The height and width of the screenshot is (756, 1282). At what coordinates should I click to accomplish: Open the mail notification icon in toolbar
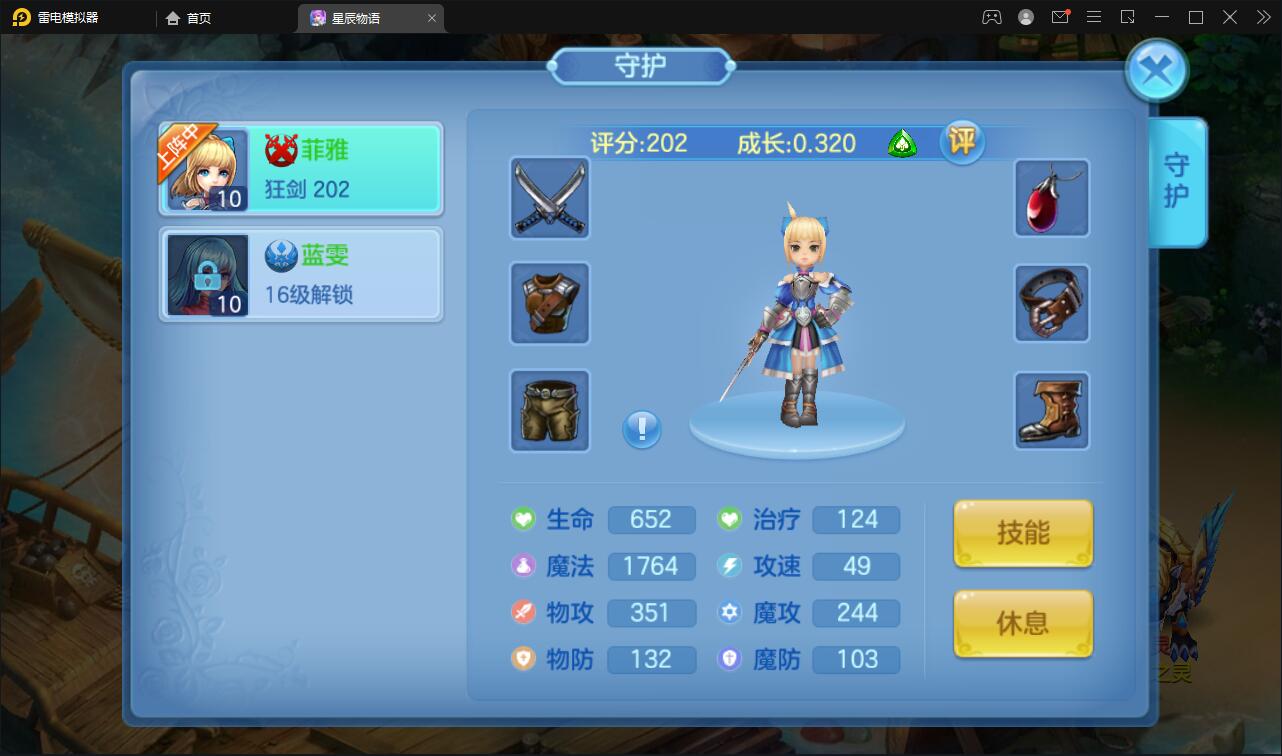(1060, 17)
